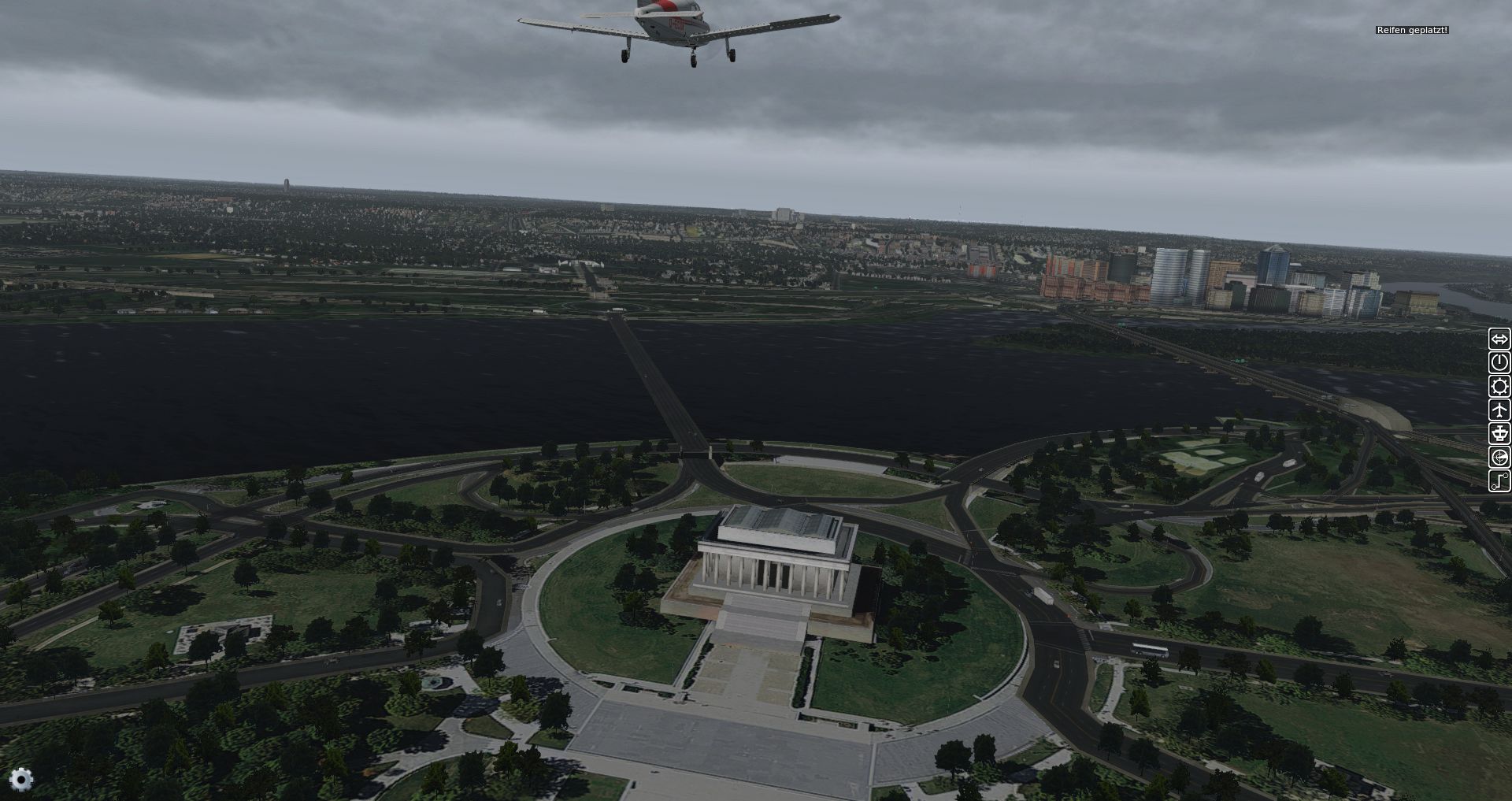The image size is (1512, 801).
Task: Open the route waypoints icon
Action: pos(1499,480)
